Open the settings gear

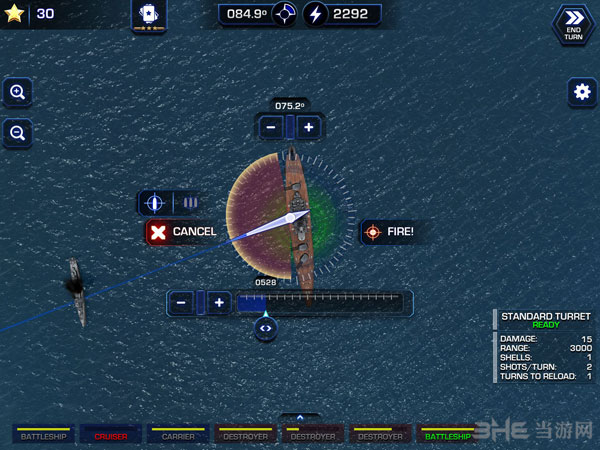tap(581, 92)
